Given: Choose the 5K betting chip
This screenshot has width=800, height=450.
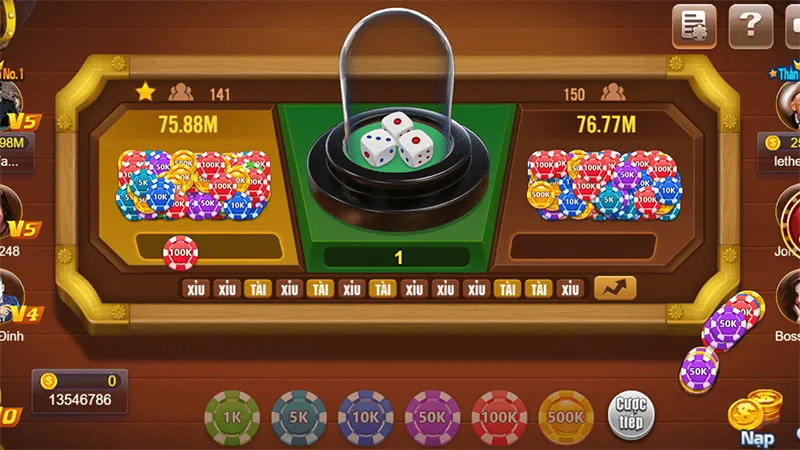Looking at the screenshot, I should (x=299, y=417).
